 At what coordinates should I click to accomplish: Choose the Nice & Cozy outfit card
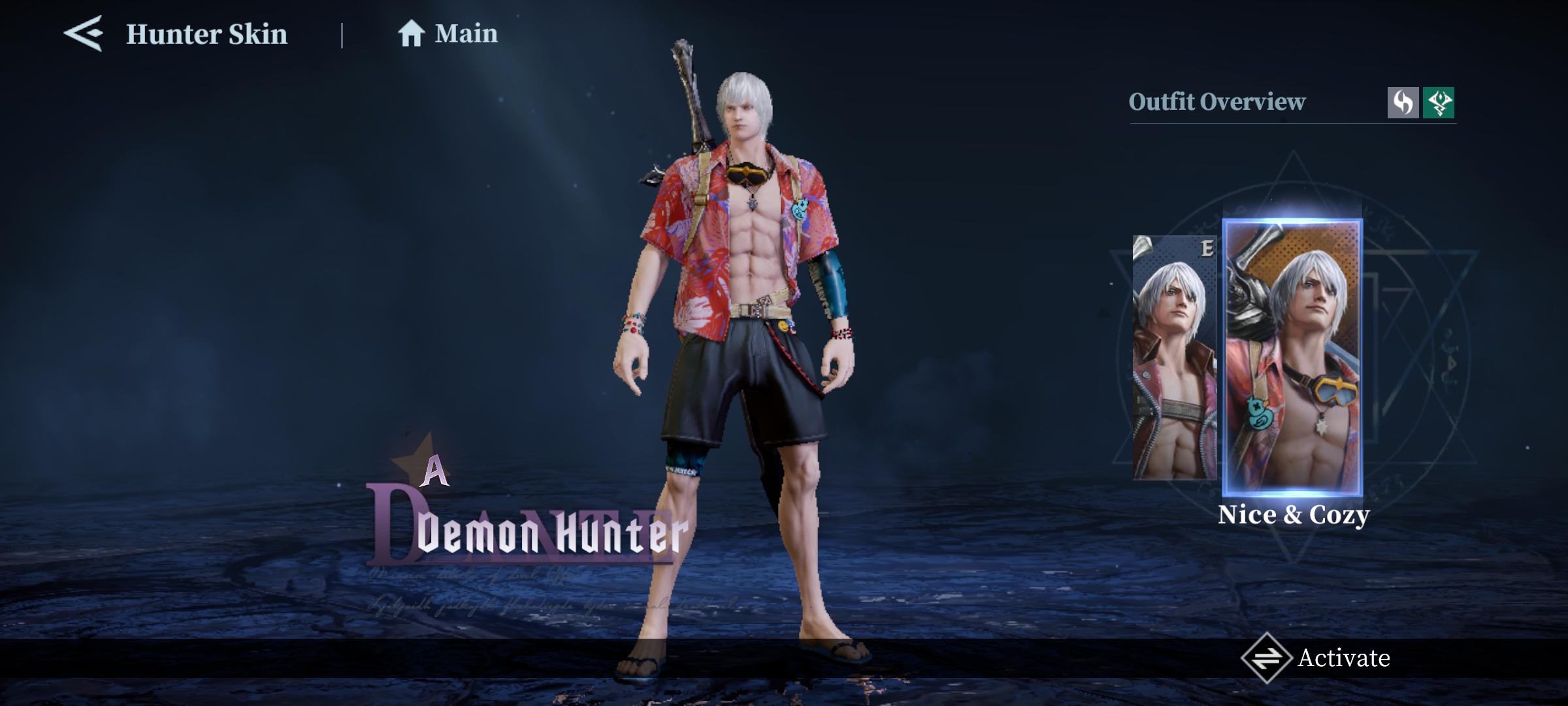pyautogui.click(x=1293, y=358)
